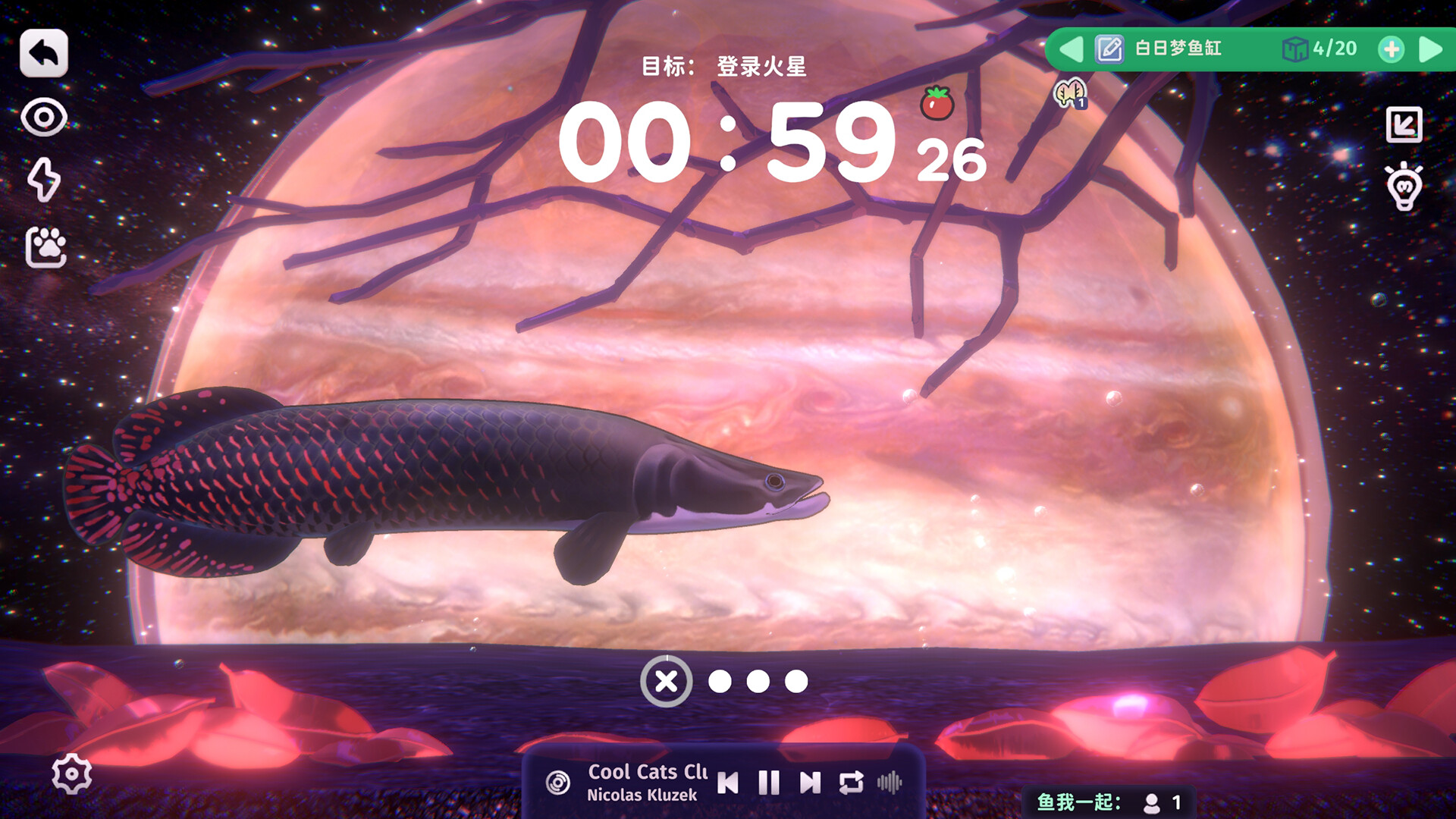Click the back arrow at top left
Viewport: 1456px width, 819px height.
pyautogui.click(x=44, y=52)
